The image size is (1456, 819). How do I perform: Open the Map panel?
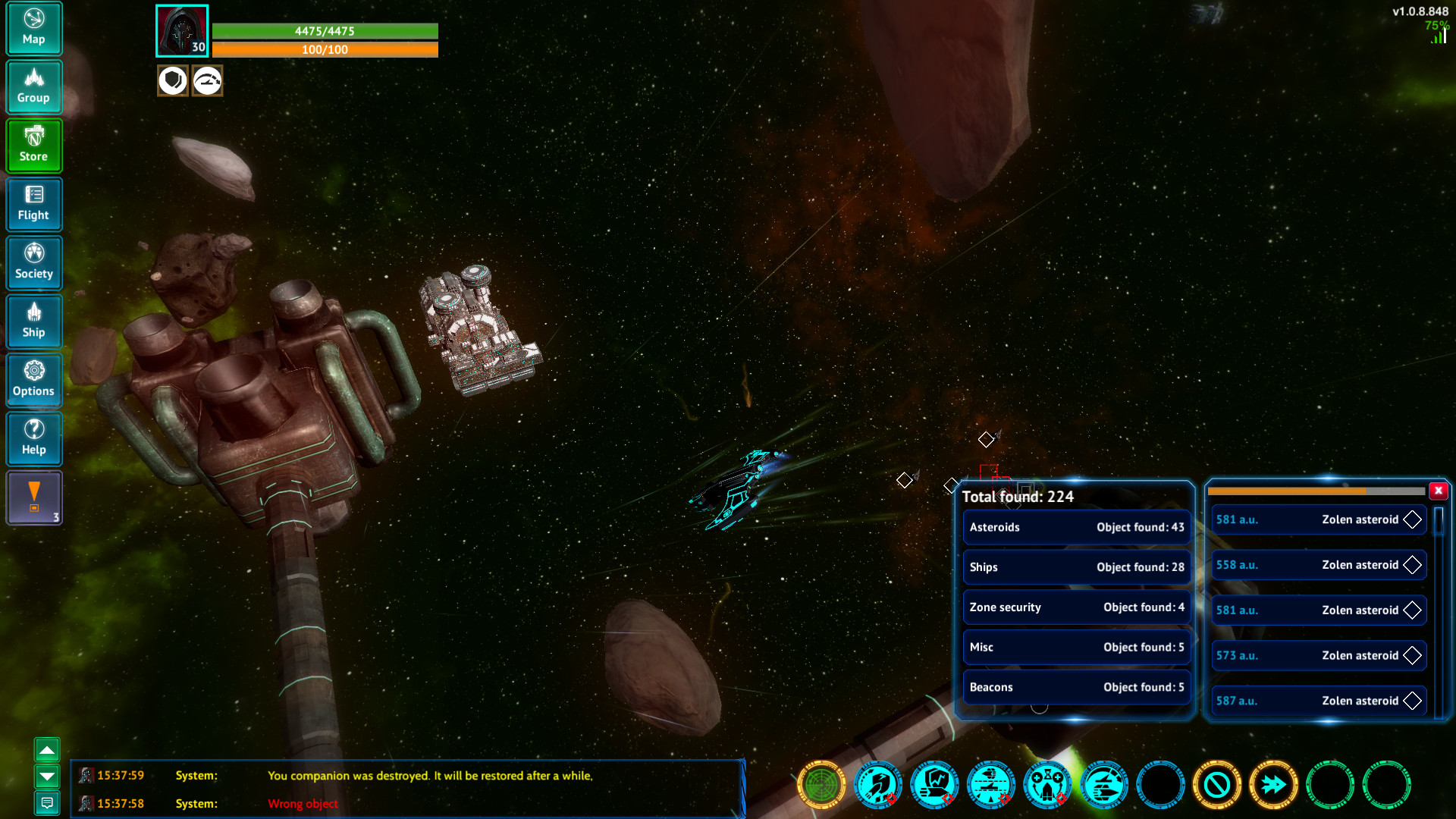(x=34, y=28)
